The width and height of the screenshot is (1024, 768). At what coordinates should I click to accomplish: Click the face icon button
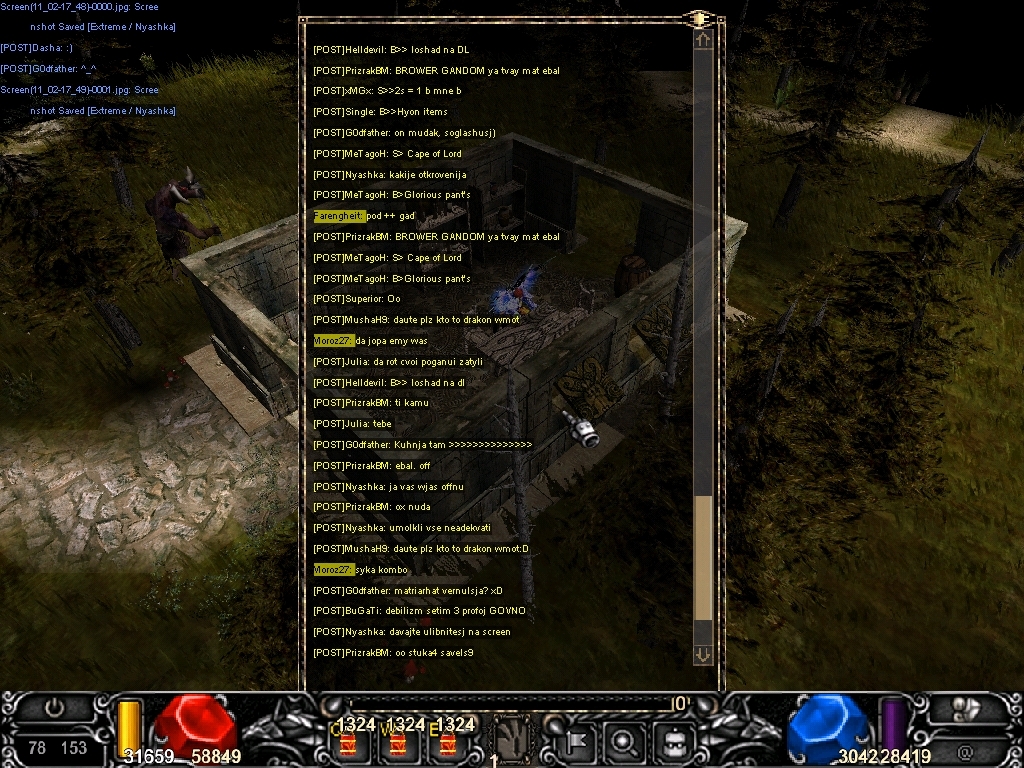(x=670, y=741)
